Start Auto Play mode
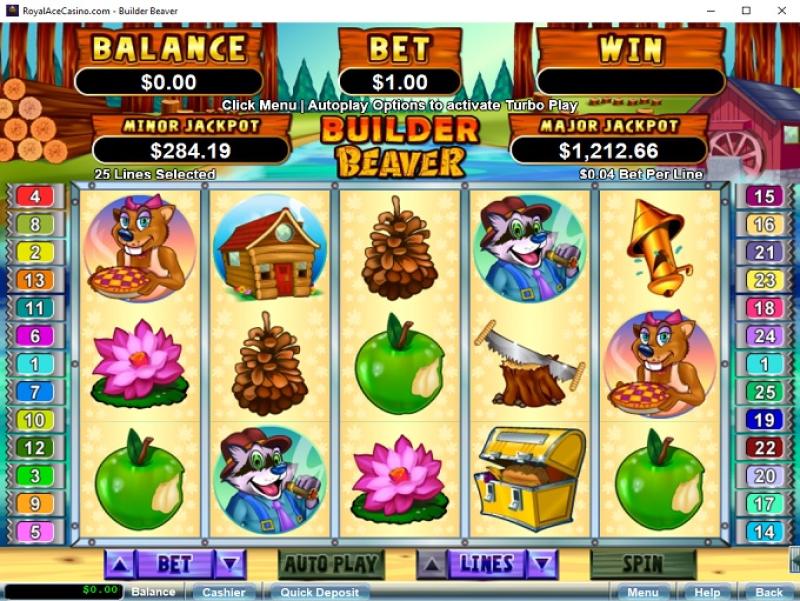This screenshot has width=800, height=601. coord(330,564)
